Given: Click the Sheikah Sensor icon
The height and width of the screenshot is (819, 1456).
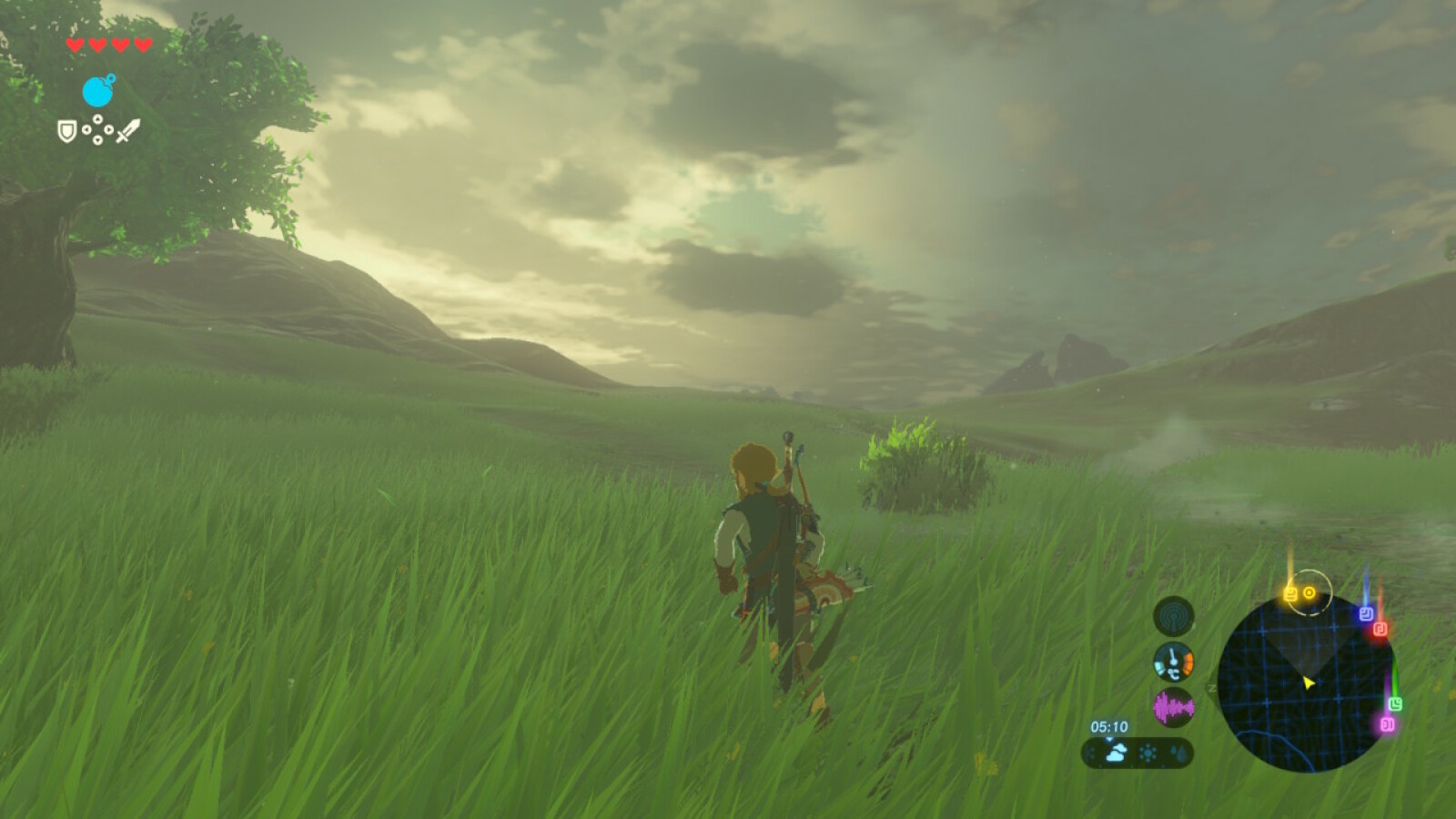Looking at the screenshot, I should pyautogui.click(x=1174, y=615).
